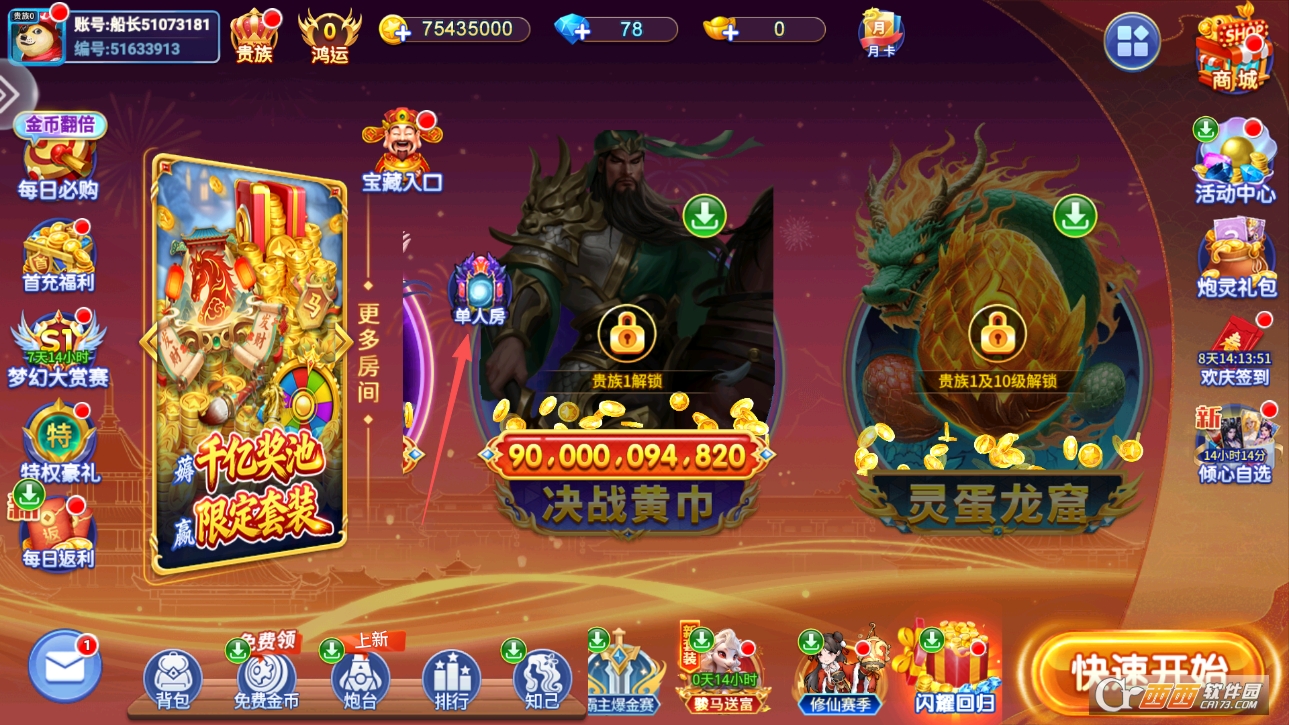Claim the 炮灵礼包 gift pack
1289x725 pixels.
[x=1235, y=257]
